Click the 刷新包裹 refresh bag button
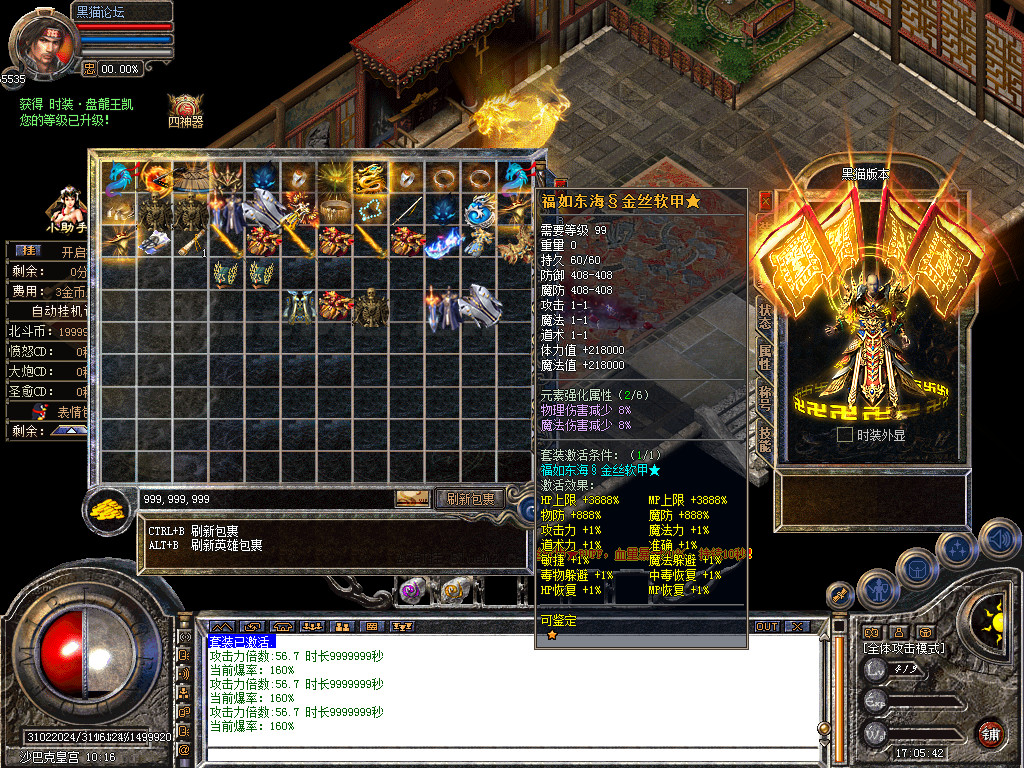 coord(470,498)
